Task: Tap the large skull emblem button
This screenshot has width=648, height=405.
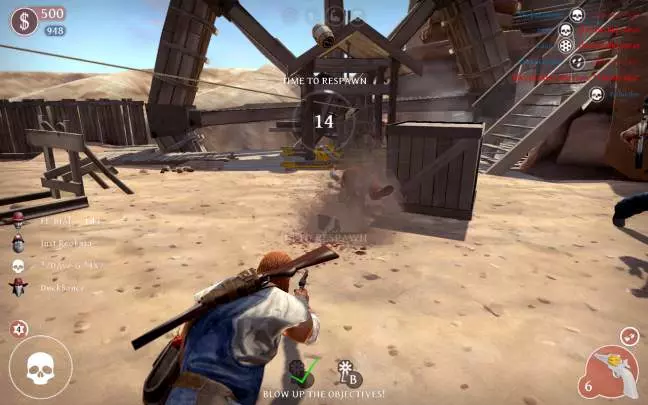Action: (x=40, y=367)
